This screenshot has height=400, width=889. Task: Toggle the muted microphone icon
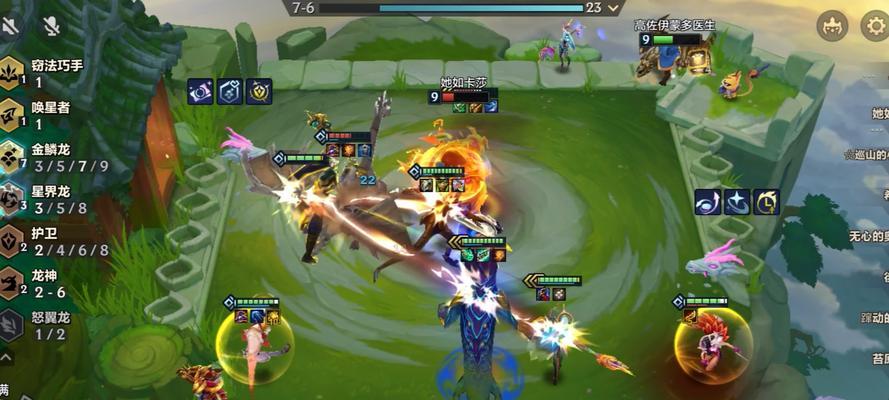[51, 26]
